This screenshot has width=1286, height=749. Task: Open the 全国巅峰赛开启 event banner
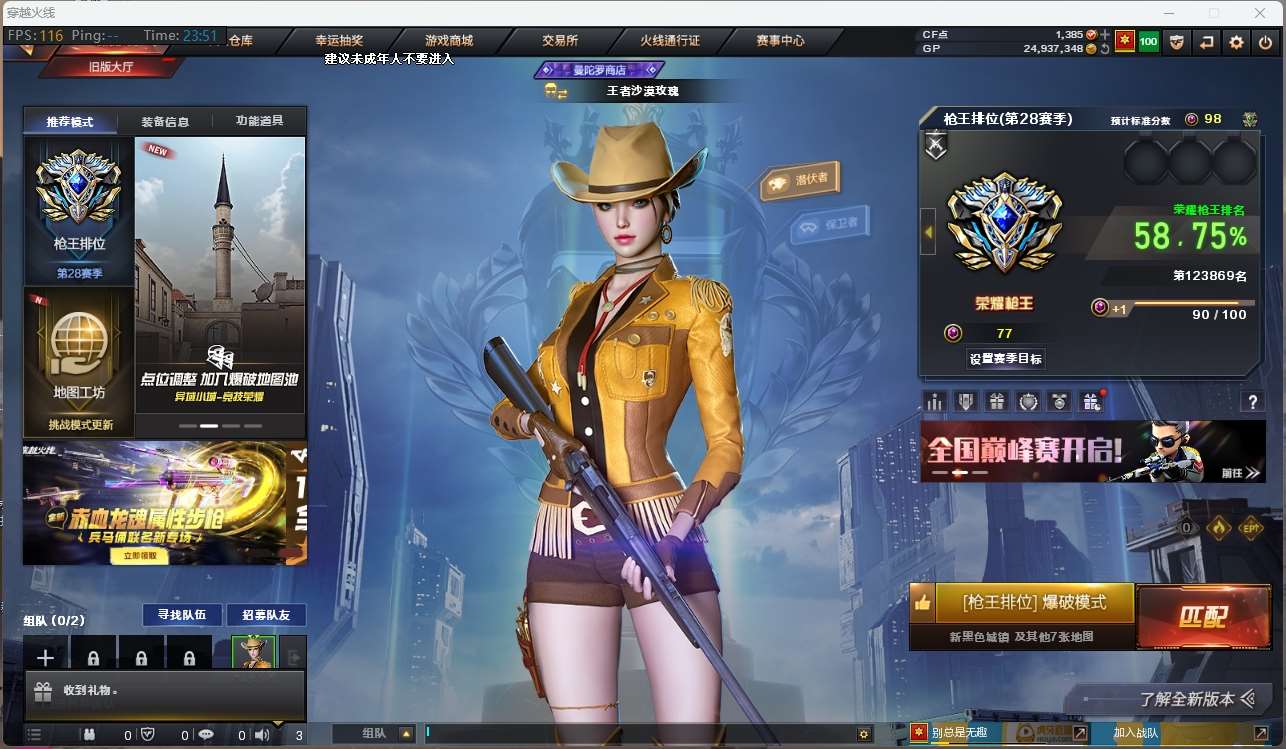(1092, 451)
